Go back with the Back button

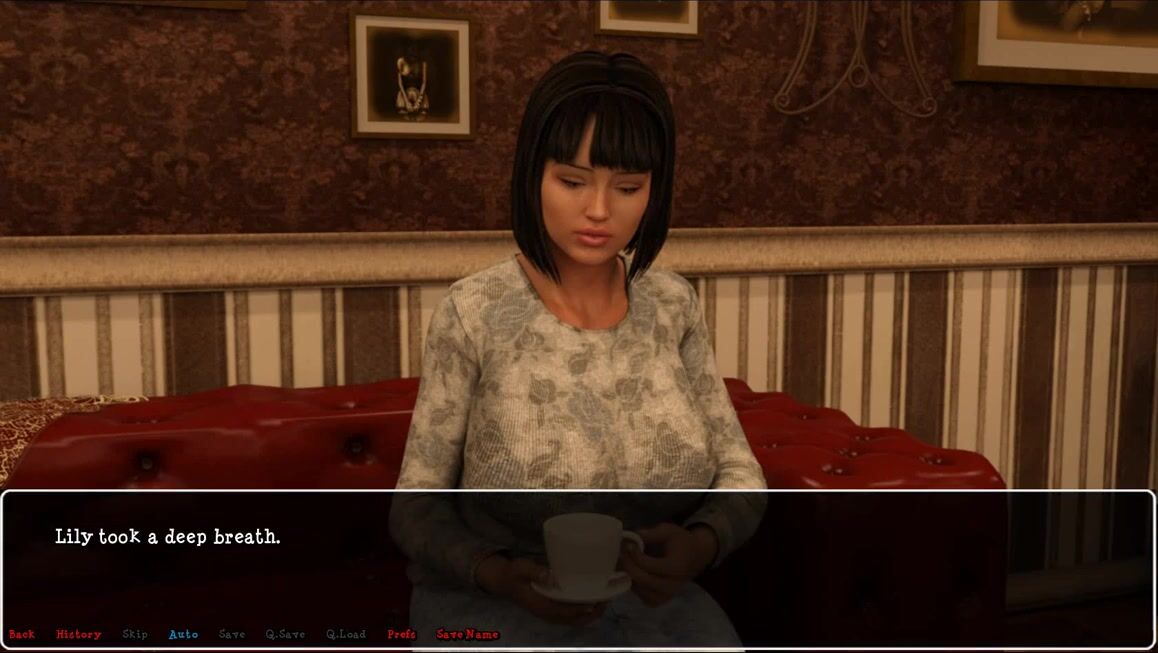(x=22, y=634)
